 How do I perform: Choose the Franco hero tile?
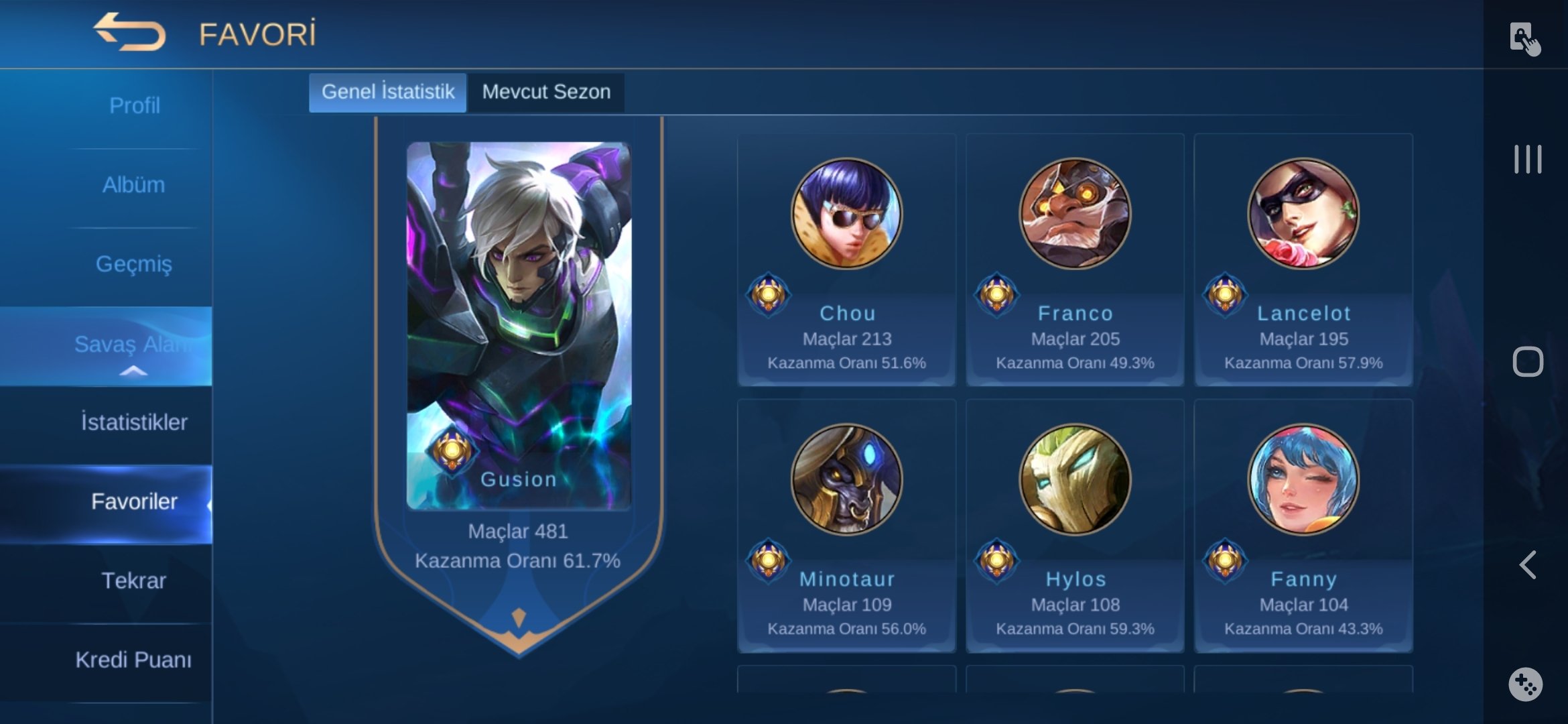(x=1075, y=260)
